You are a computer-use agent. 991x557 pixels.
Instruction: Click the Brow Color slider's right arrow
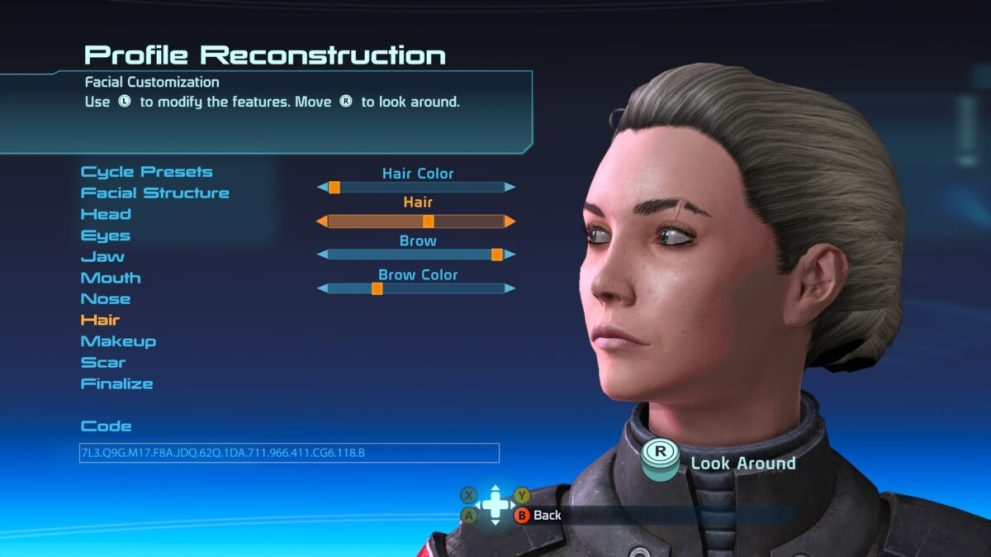pyautogui.click(x=510, y=288)
